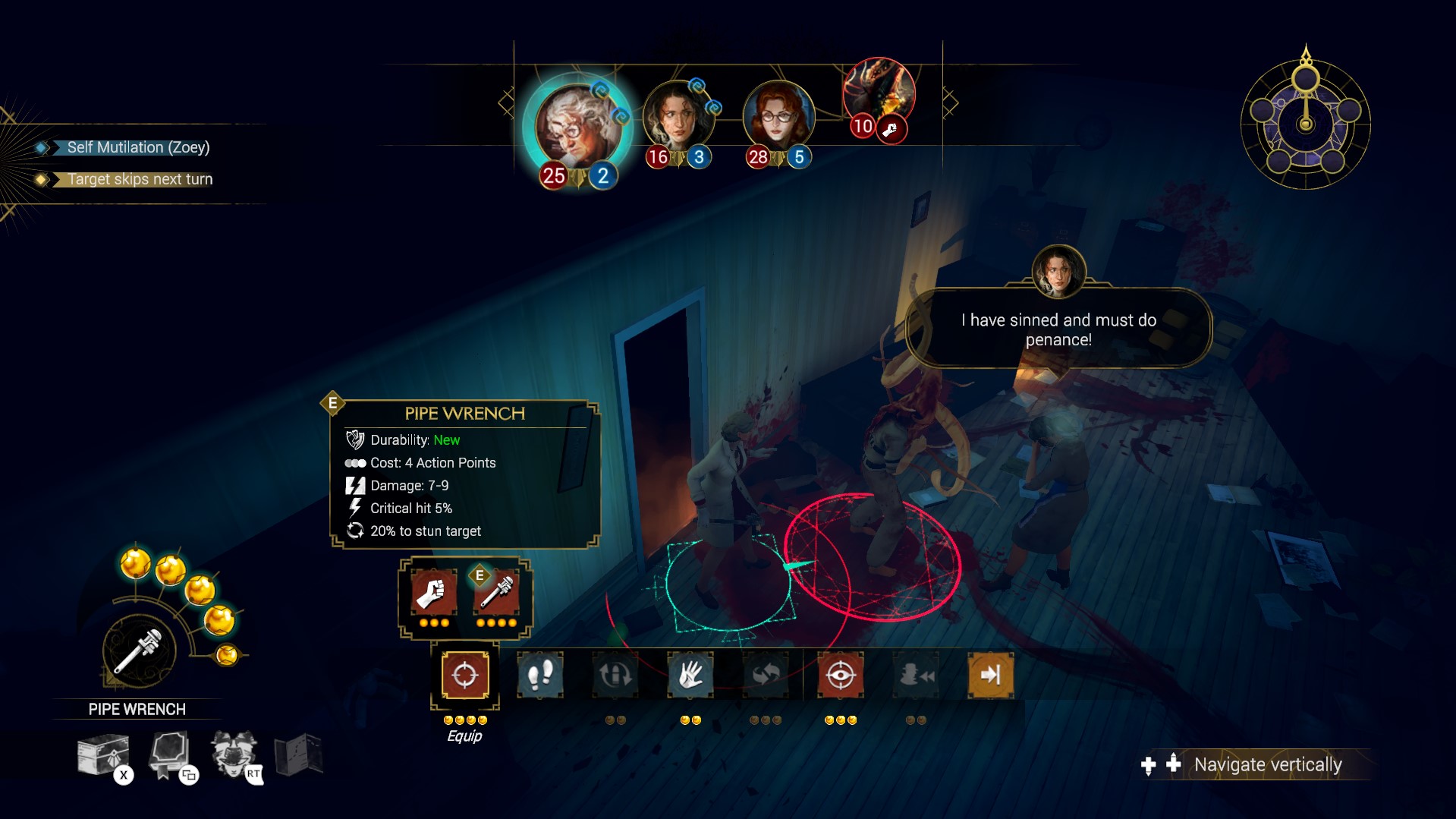Image resolution: width=1456 pixels, height=819 pixels.
Task: Click the equipped pipe wrench emblem
Action: [x=139, y=651]
